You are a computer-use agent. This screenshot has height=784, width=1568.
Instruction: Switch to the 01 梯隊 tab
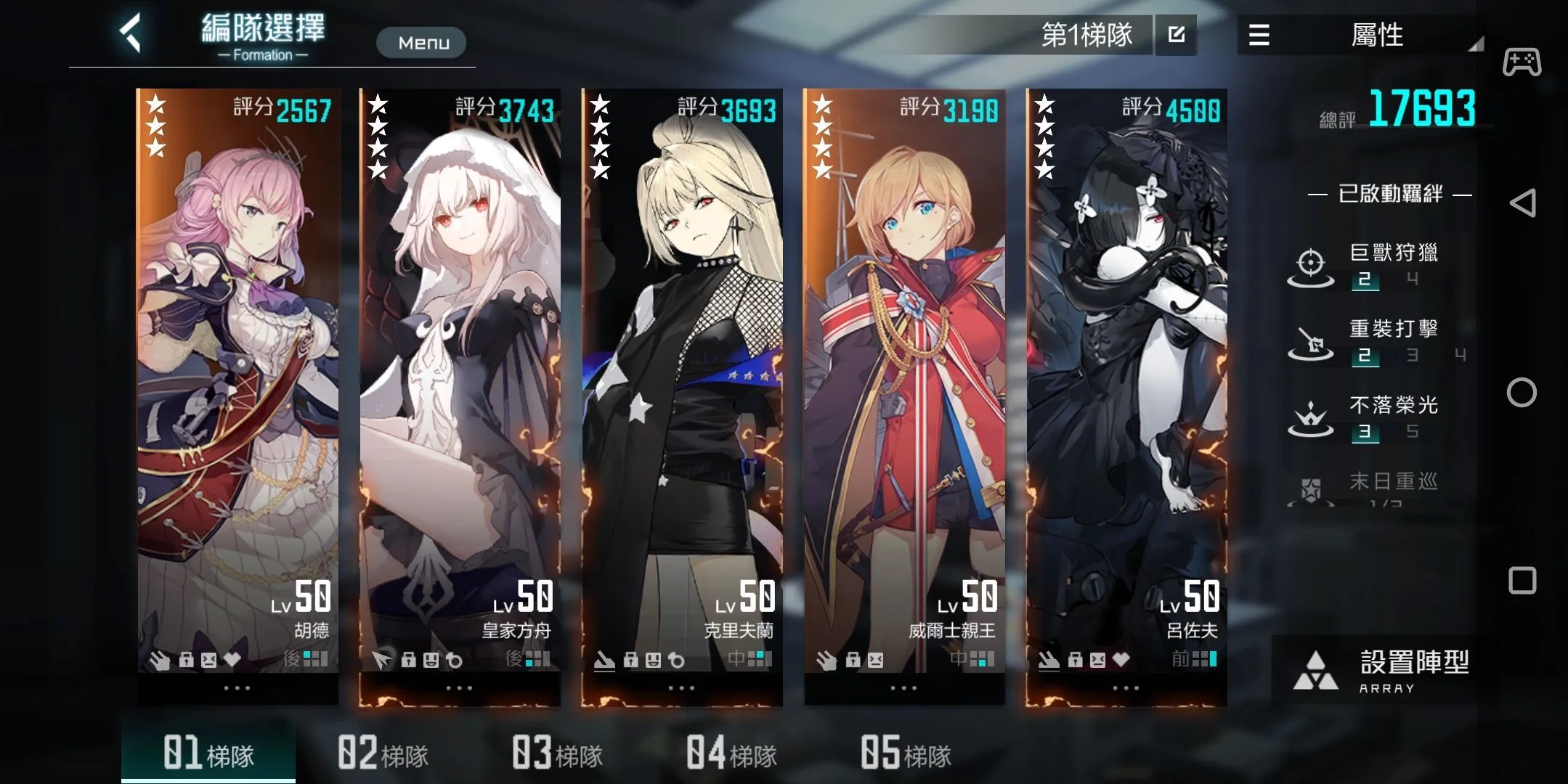click(x=208, y=753)
